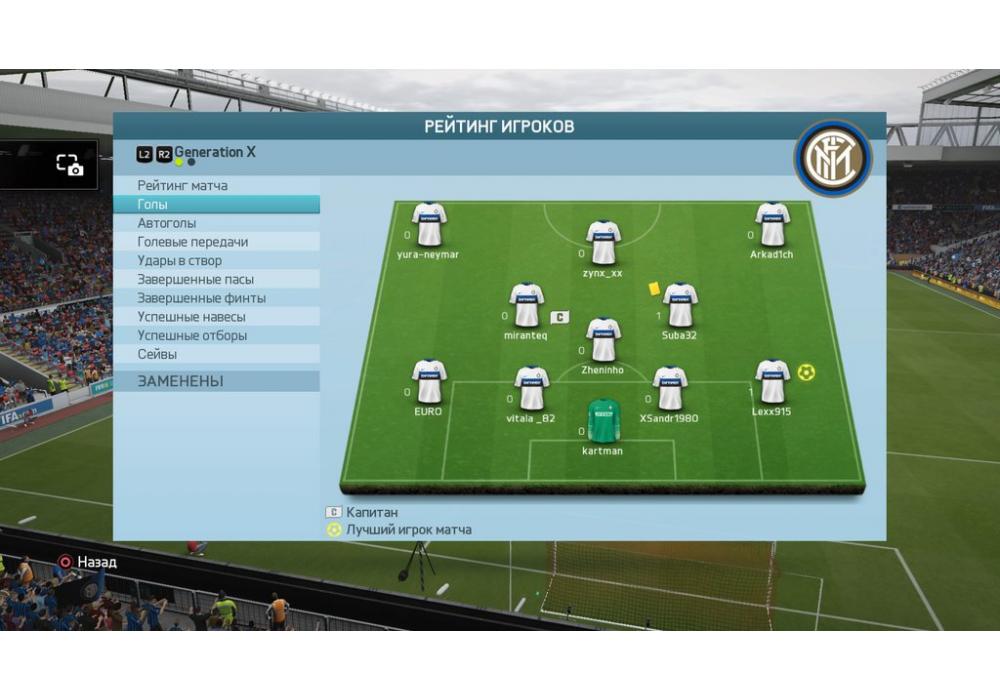Screen dimensions: 1000x700
Task: Select Lexx915, the best player
Action: [772, 383]
